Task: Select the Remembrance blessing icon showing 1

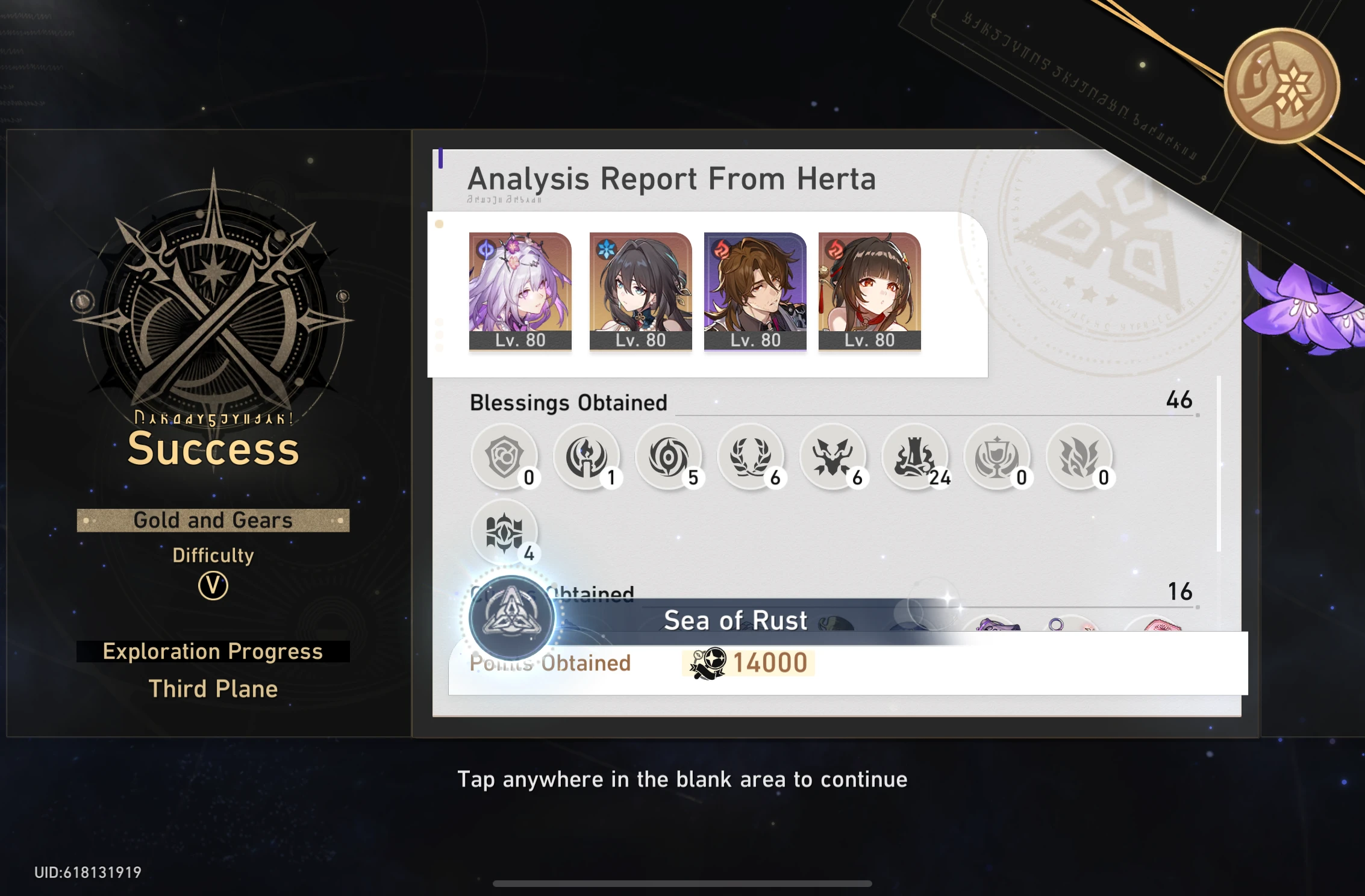Action: (x=587, y=456)
